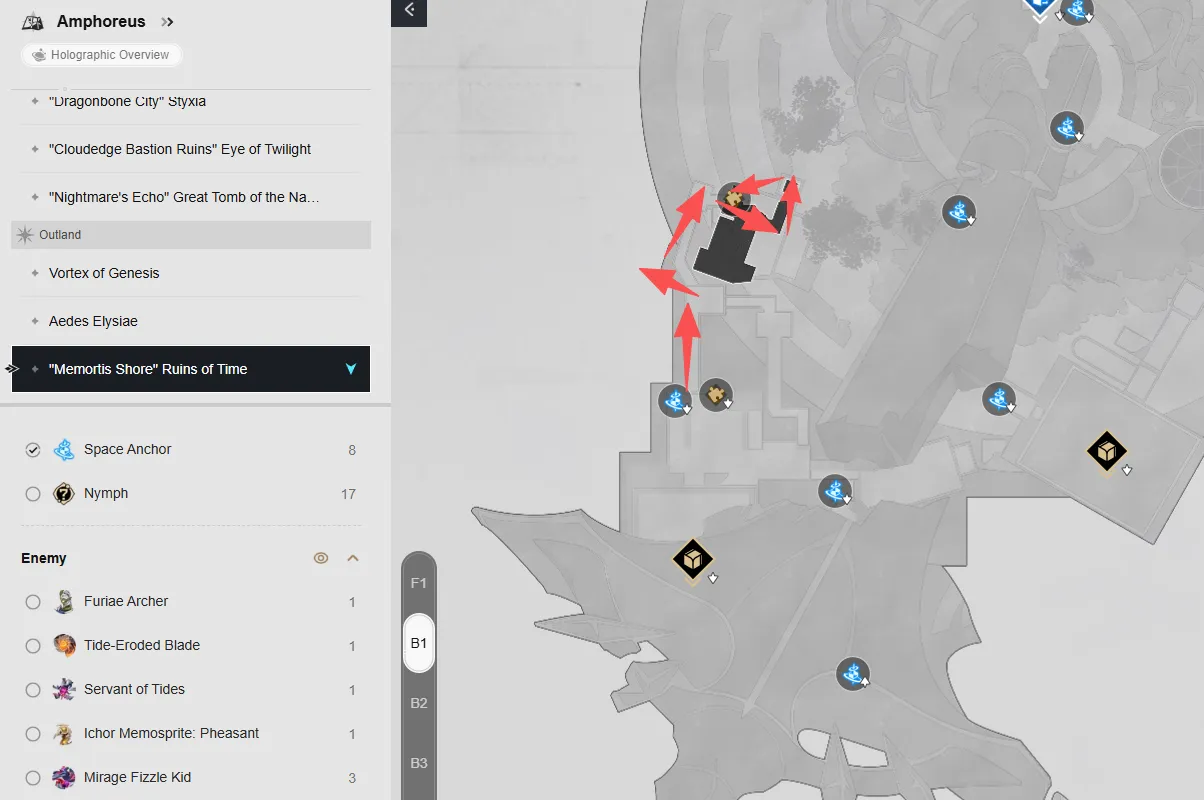Show Furiae Archer enemy locations
Viewport: 1204px width, 800px height.
coord(33,602)
